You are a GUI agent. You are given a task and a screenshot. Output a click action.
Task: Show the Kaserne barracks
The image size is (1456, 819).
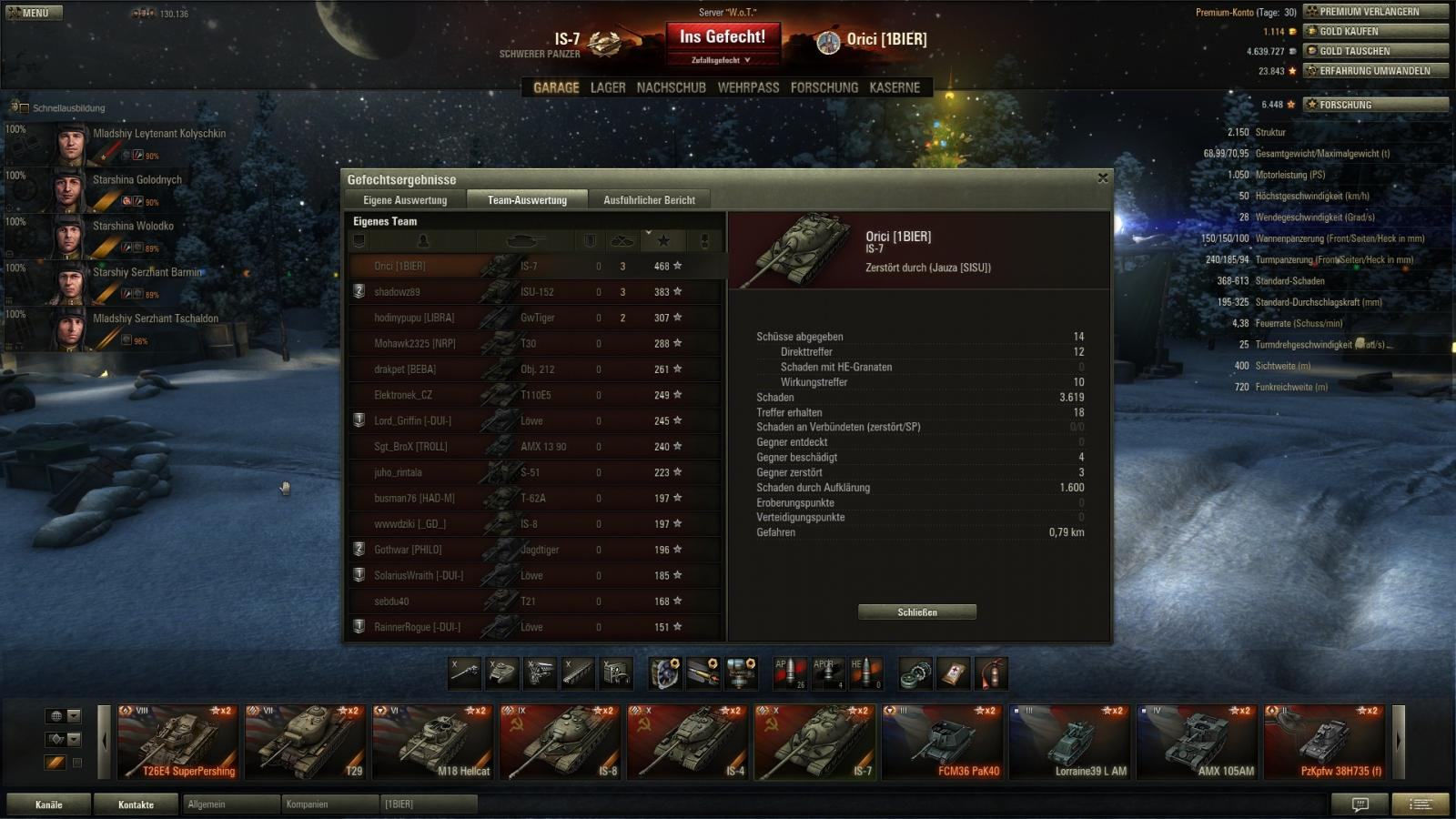pyautogui.click(x=895, y=87)
